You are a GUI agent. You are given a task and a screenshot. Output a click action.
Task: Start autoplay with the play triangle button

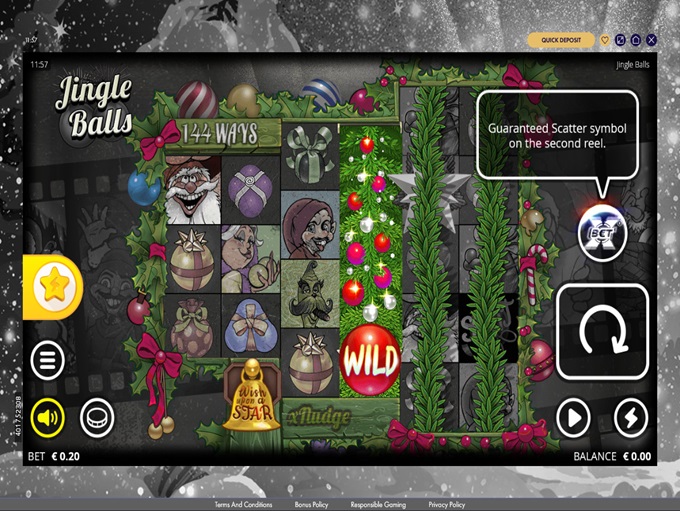click(x=573, y=417)
